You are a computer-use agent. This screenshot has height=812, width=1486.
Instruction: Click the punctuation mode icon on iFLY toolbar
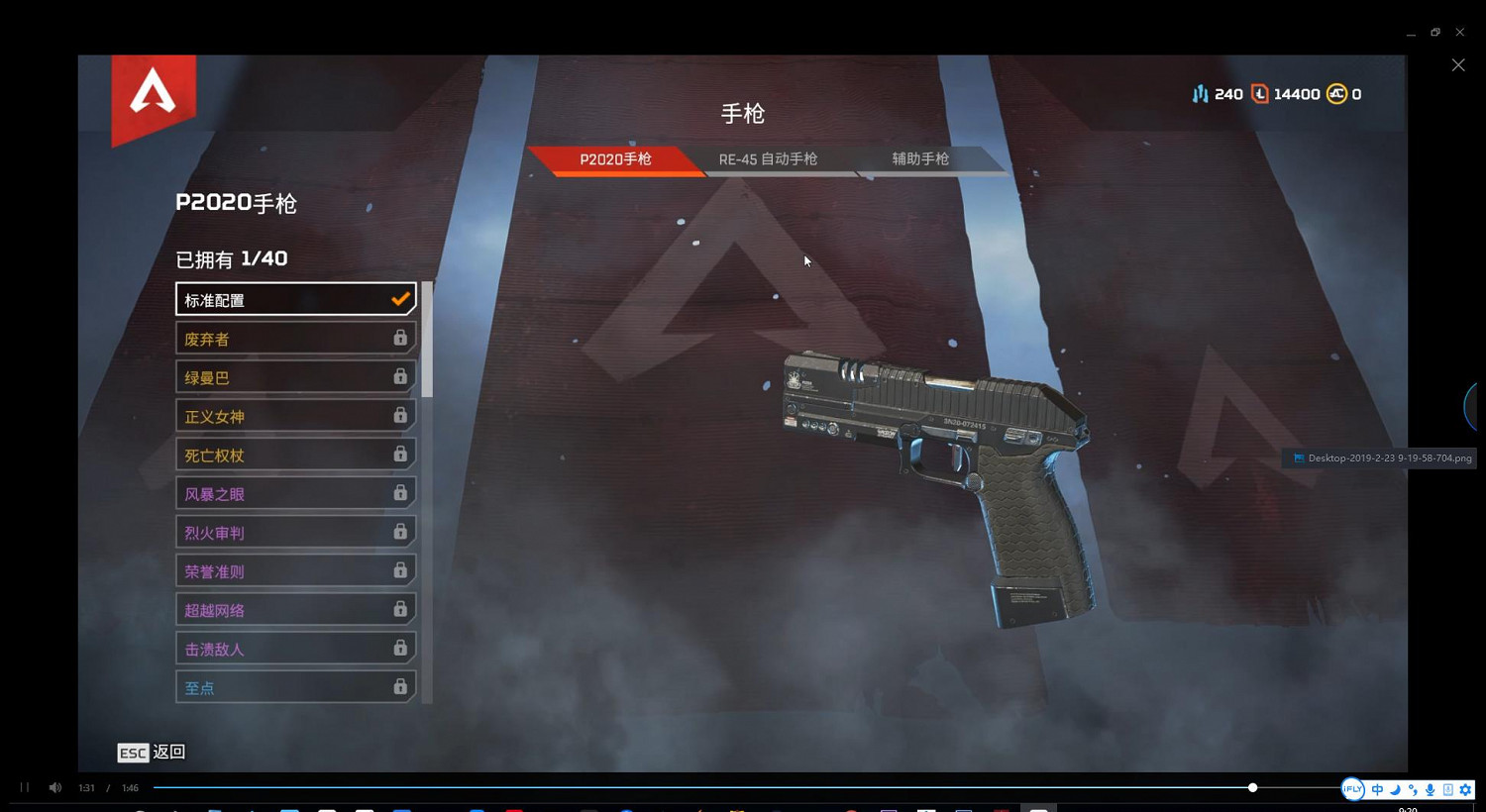tap(1412, 790)
